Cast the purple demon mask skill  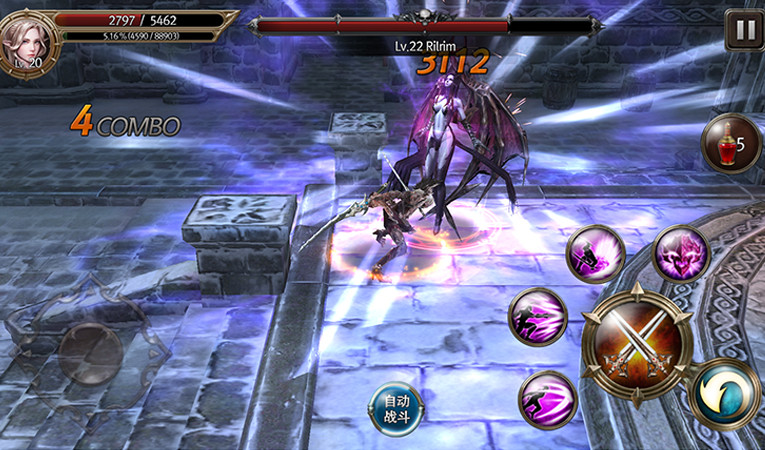coord(682,254)
